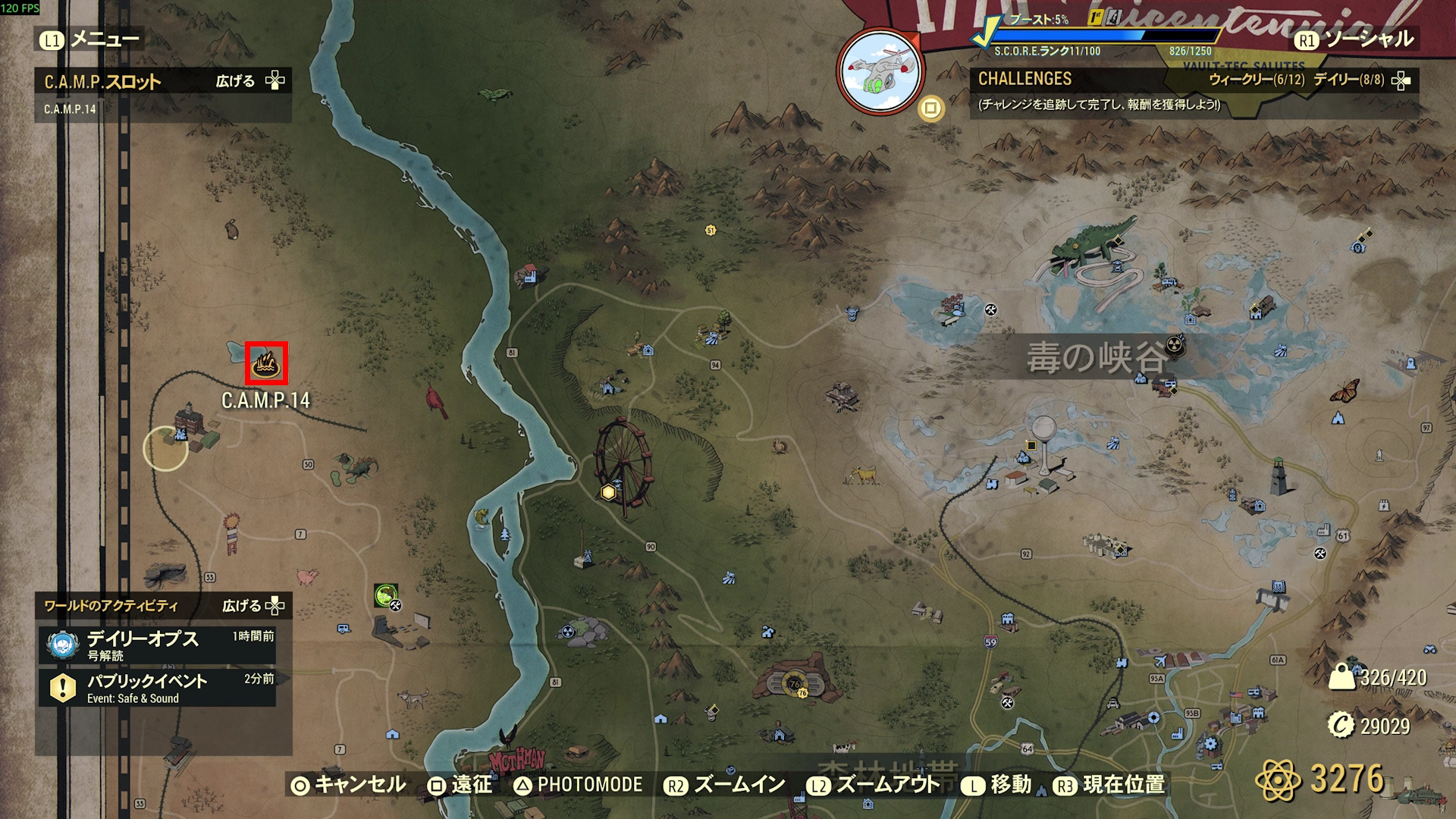This screenshot has width=1456, height=819.
Task: Expand the world activities panel
Action: [x=253, y=606]
